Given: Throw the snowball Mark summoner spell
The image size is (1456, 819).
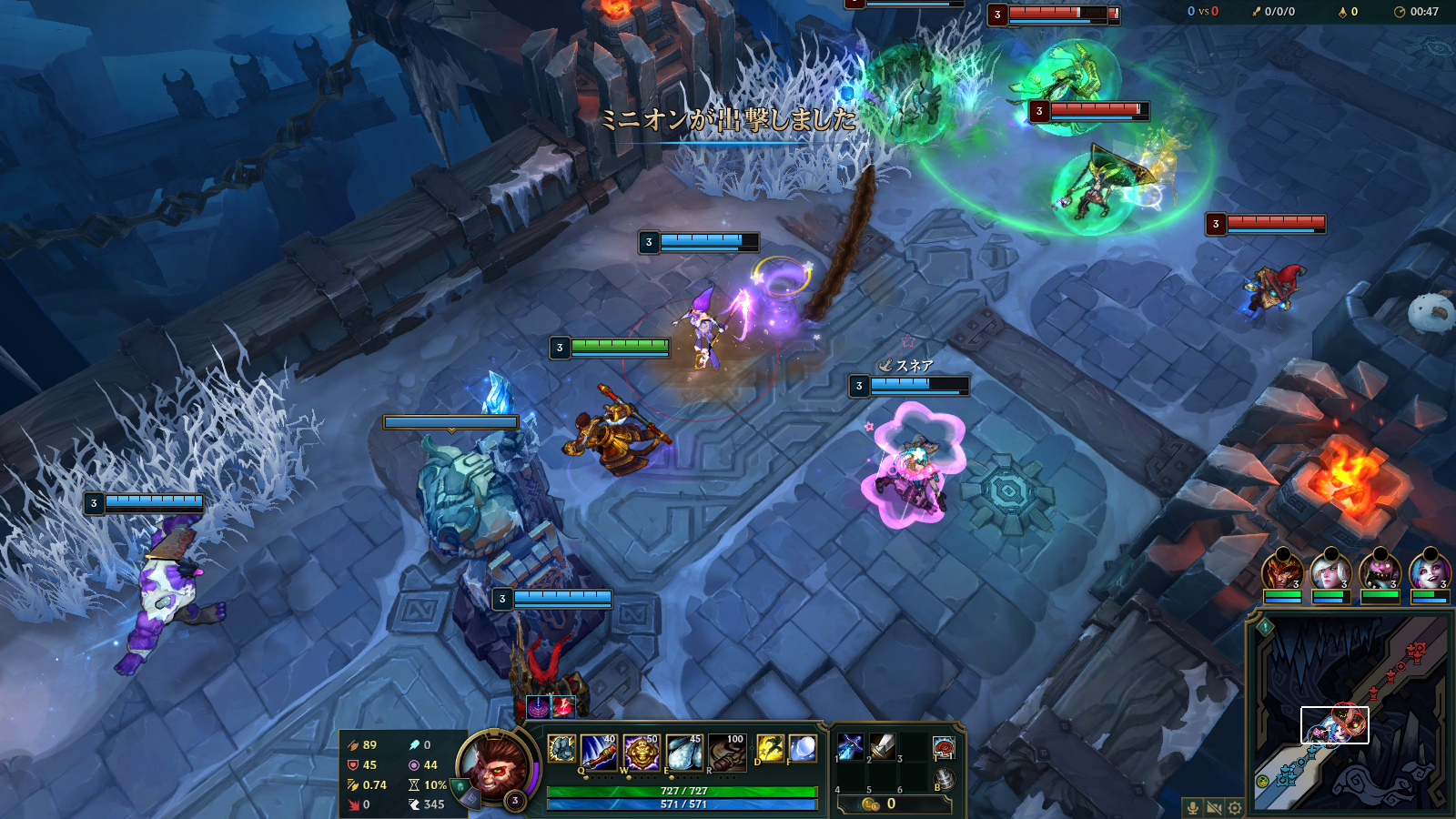Looking at the screenshot, I should coord(803,749).
